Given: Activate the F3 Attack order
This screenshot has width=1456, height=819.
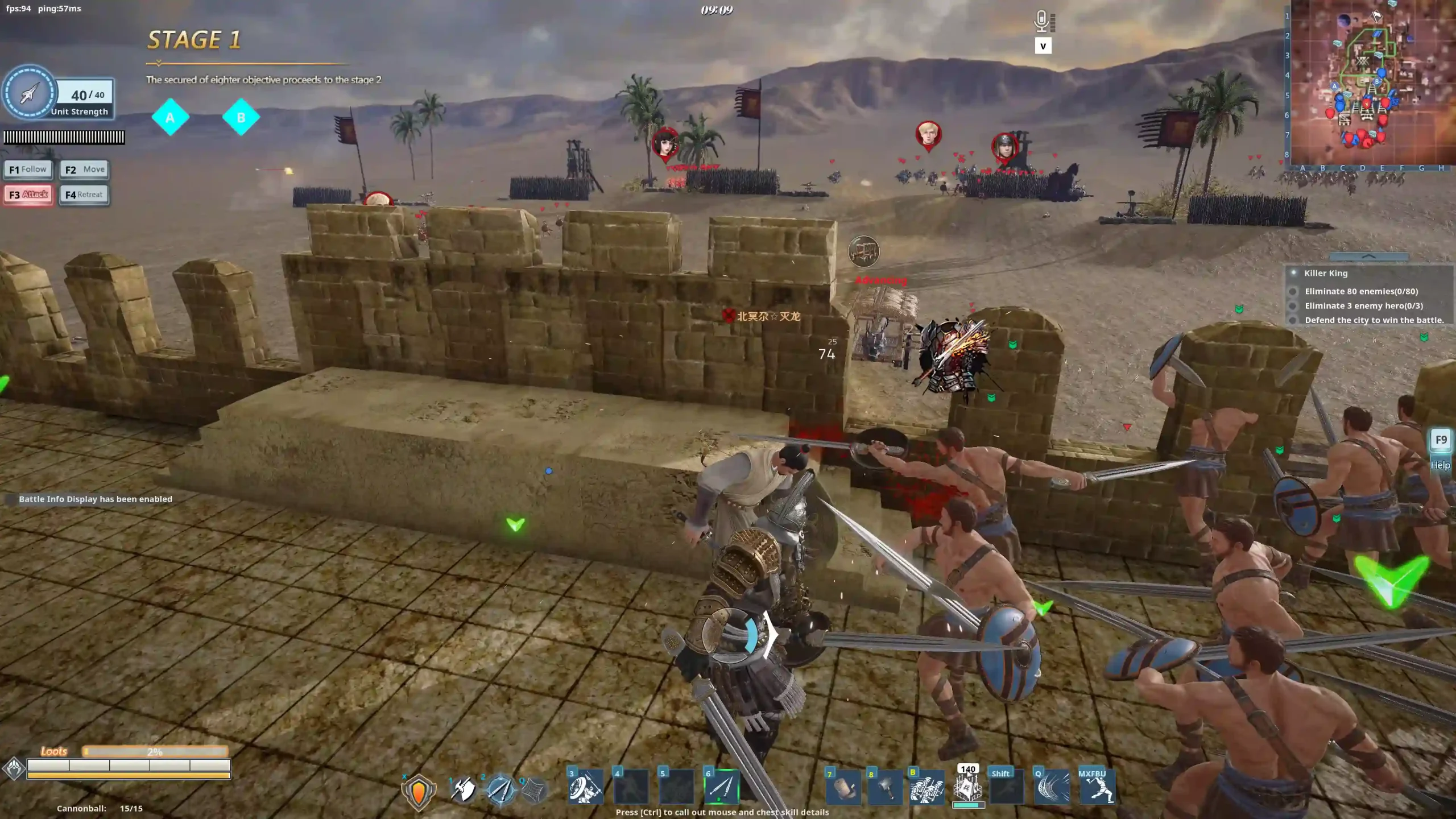Looking at the screenshot, I should (28, 195).
